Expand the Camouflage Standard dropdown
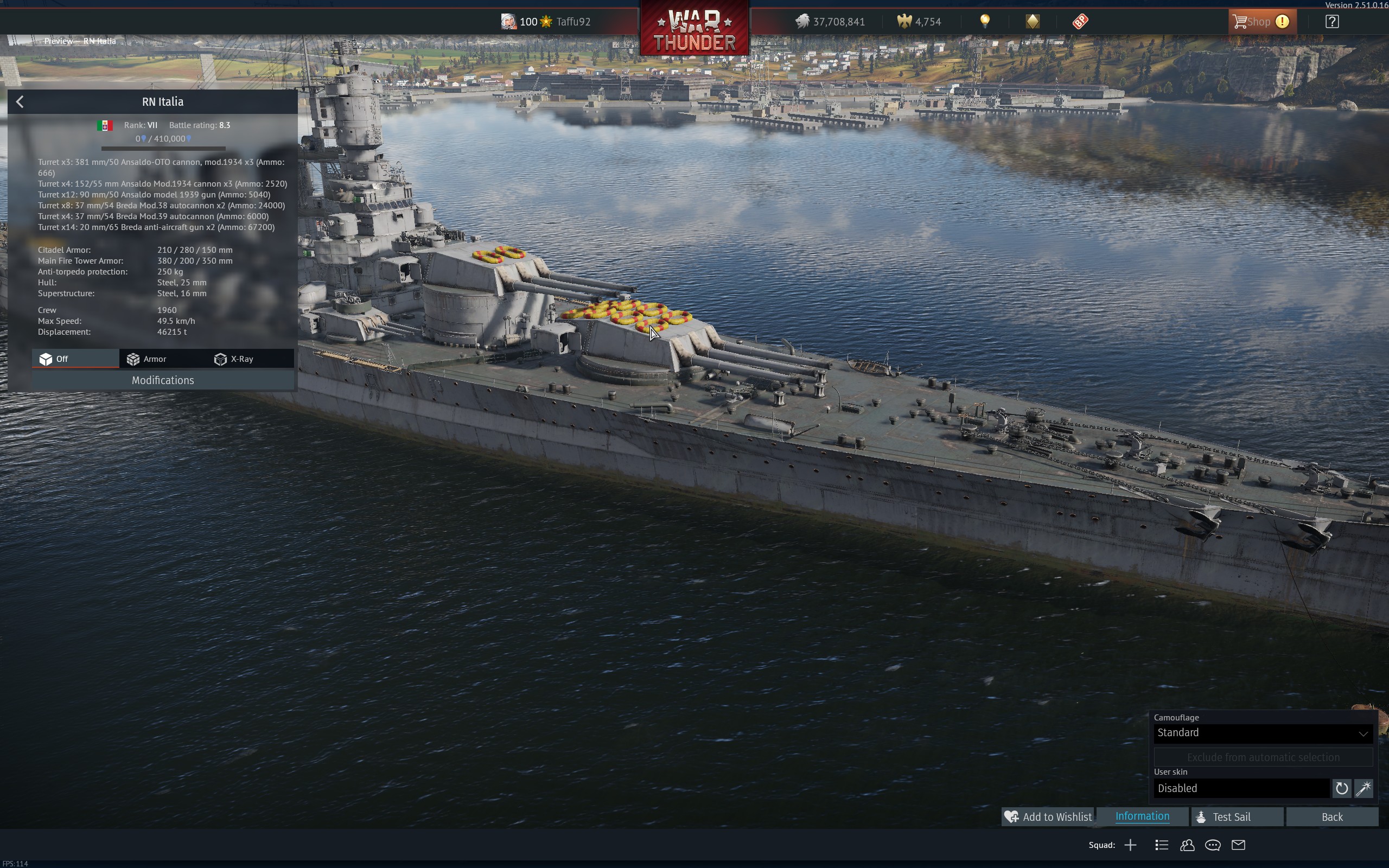This screenshot has width=1389, height=868. [1263, 733]
